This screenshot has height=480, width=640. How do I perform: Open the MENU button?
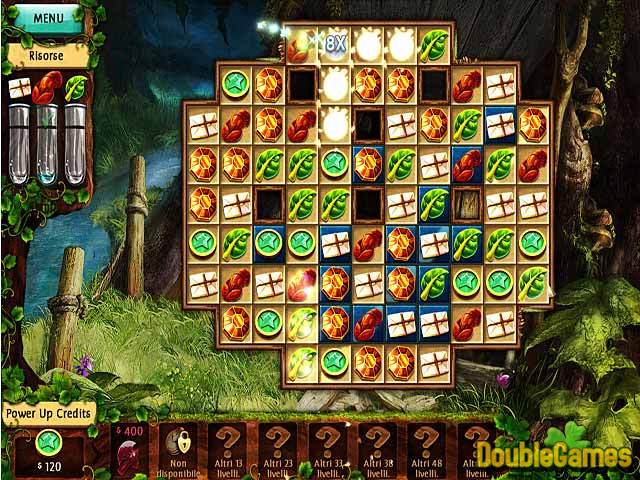[47, 18]
